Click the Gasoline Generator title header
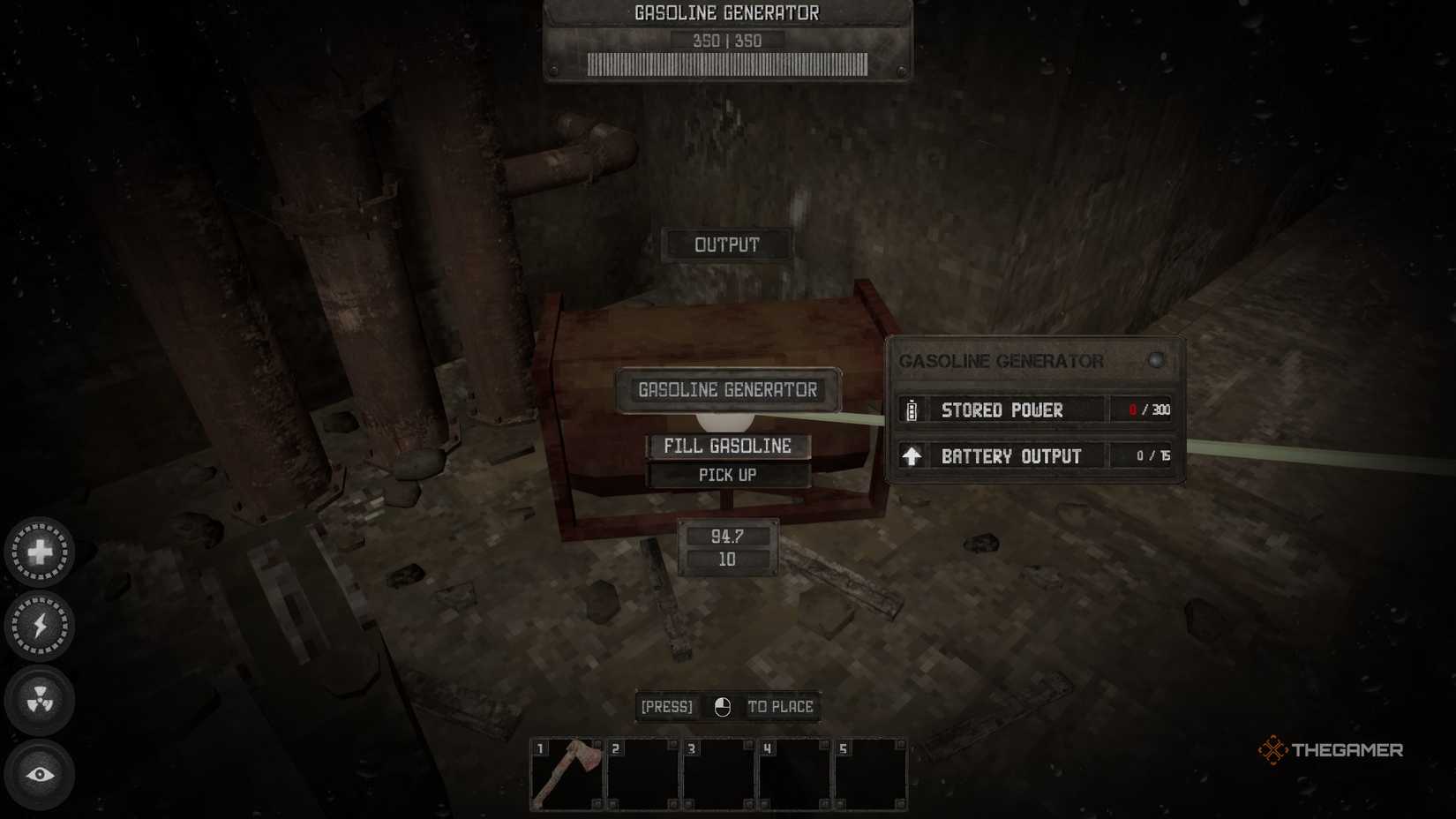 click(x=726, y=12)
